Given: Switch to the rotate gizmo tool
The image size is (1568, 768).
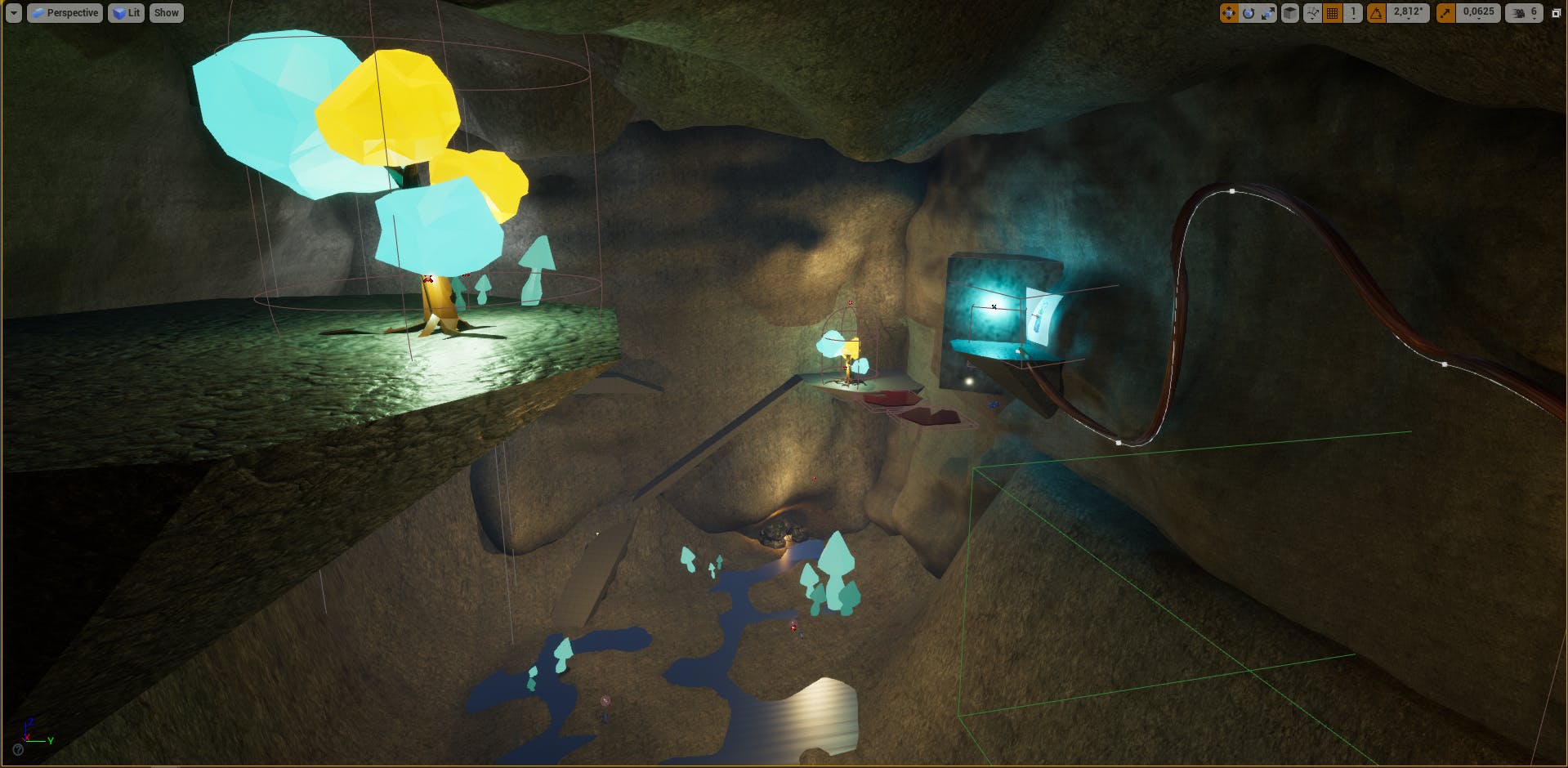Looking at the screenshot, I should click(1248, 13).
